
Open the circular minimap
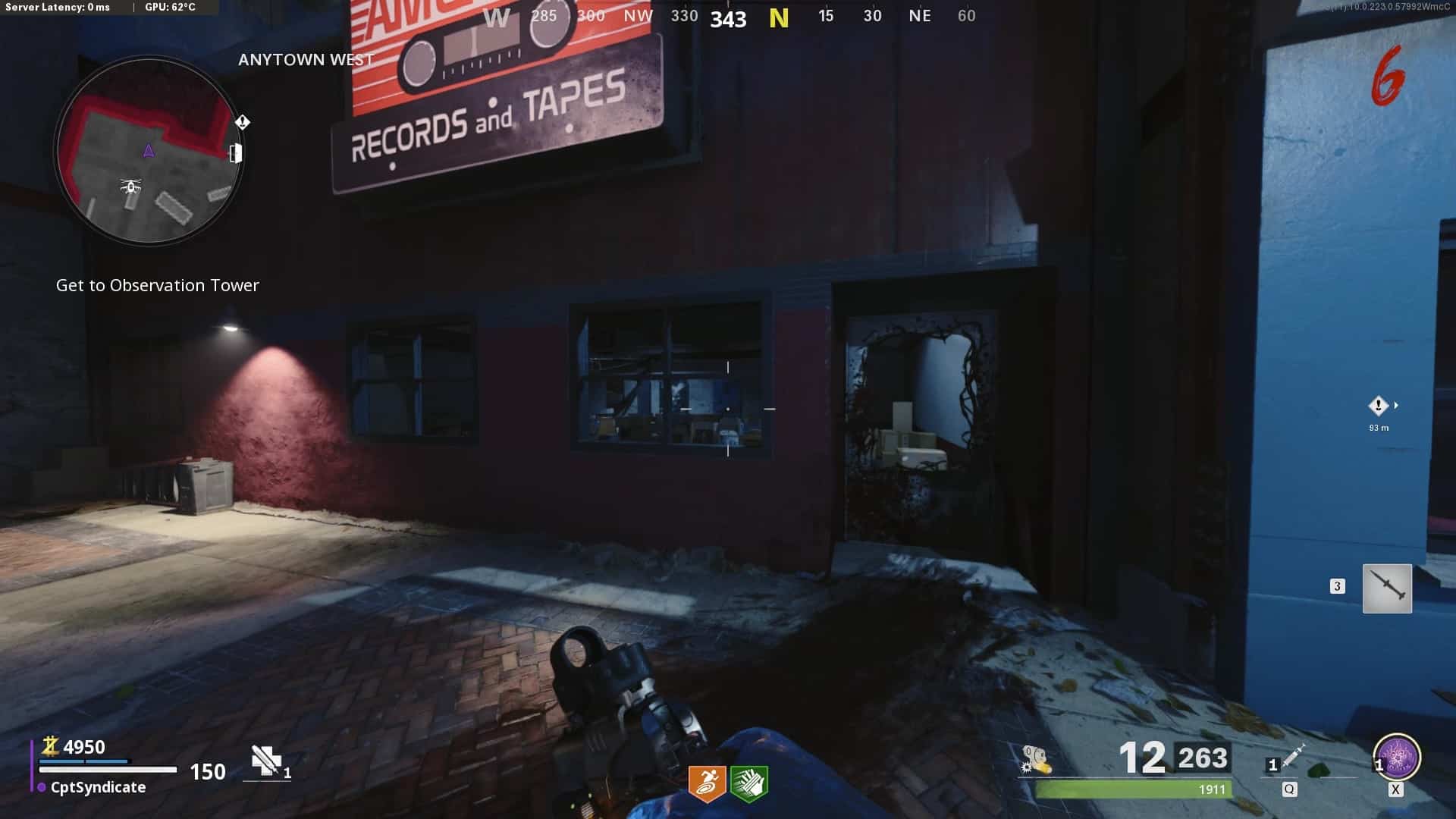click(149, 152)
